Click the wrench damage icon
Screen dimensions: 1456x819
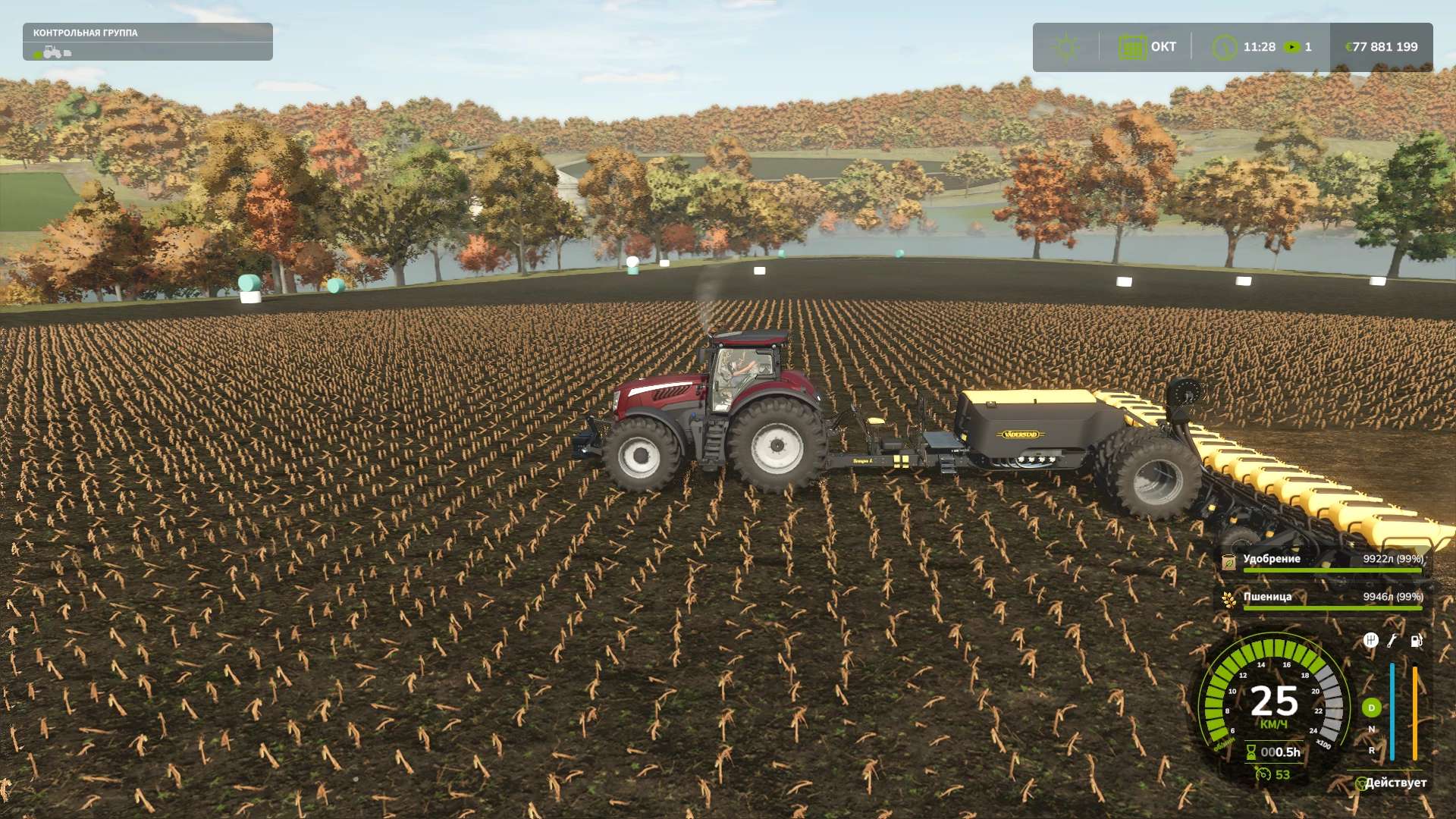tap(1392, 641)
